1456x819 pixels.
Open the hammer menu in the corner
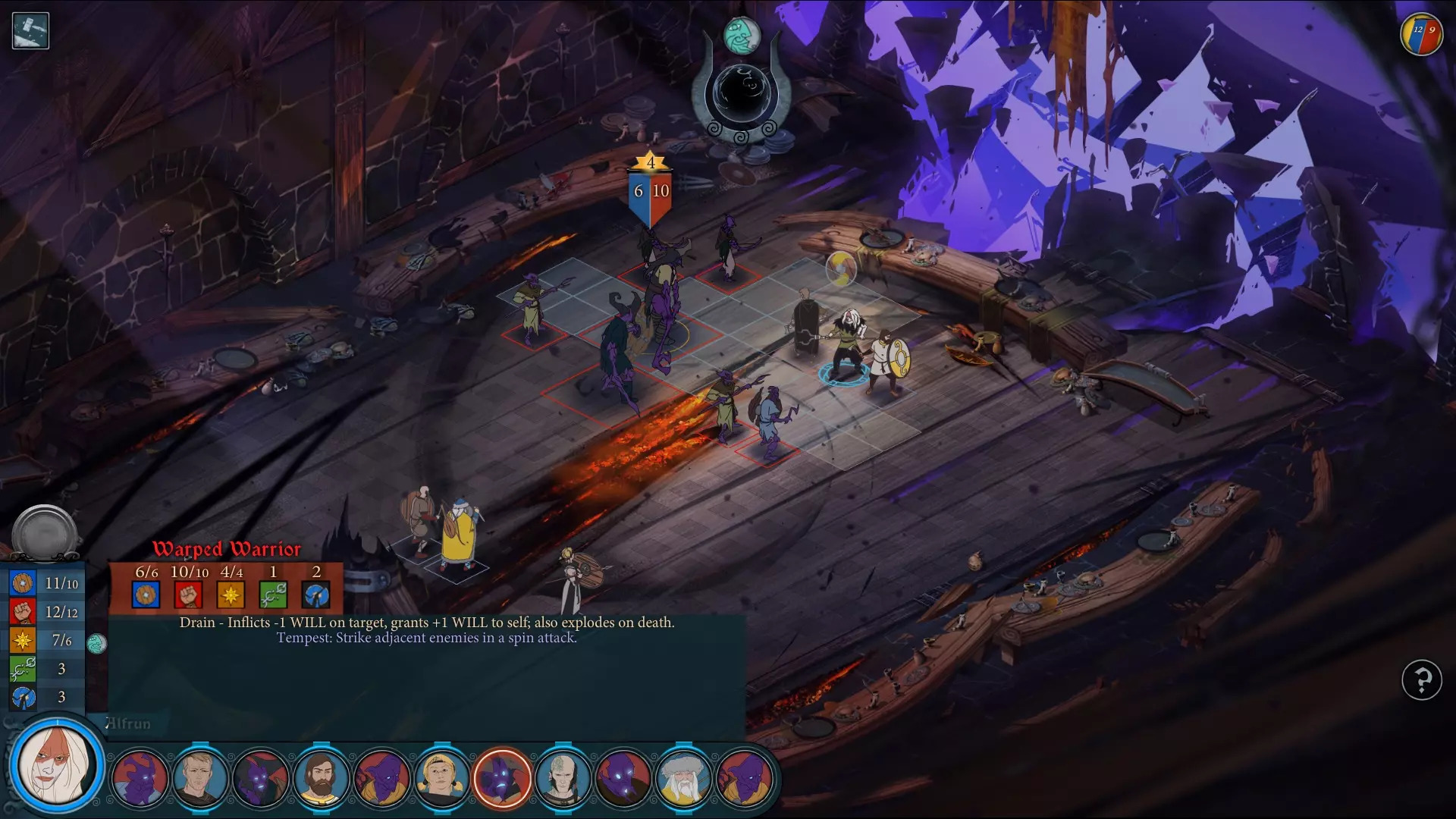tap(30, 31)
